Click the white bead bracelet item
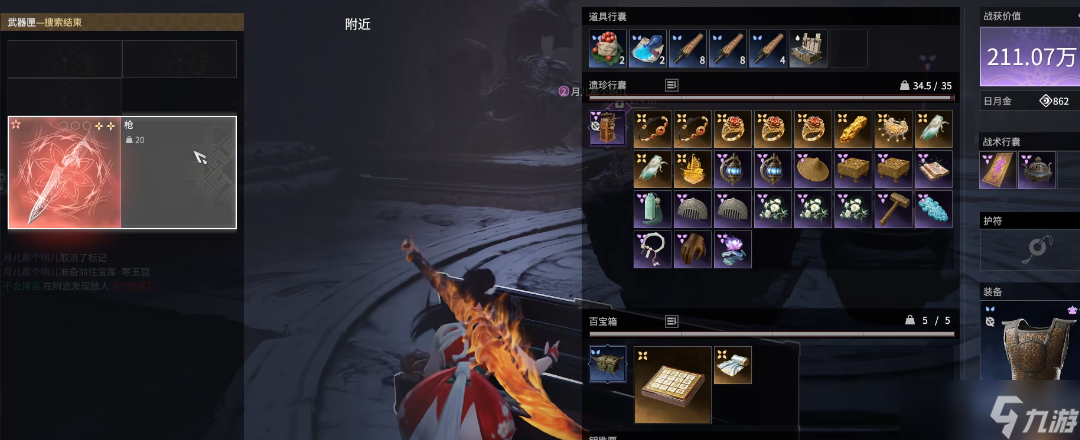This screenshot has height=440, width=1080. (652, 249)
